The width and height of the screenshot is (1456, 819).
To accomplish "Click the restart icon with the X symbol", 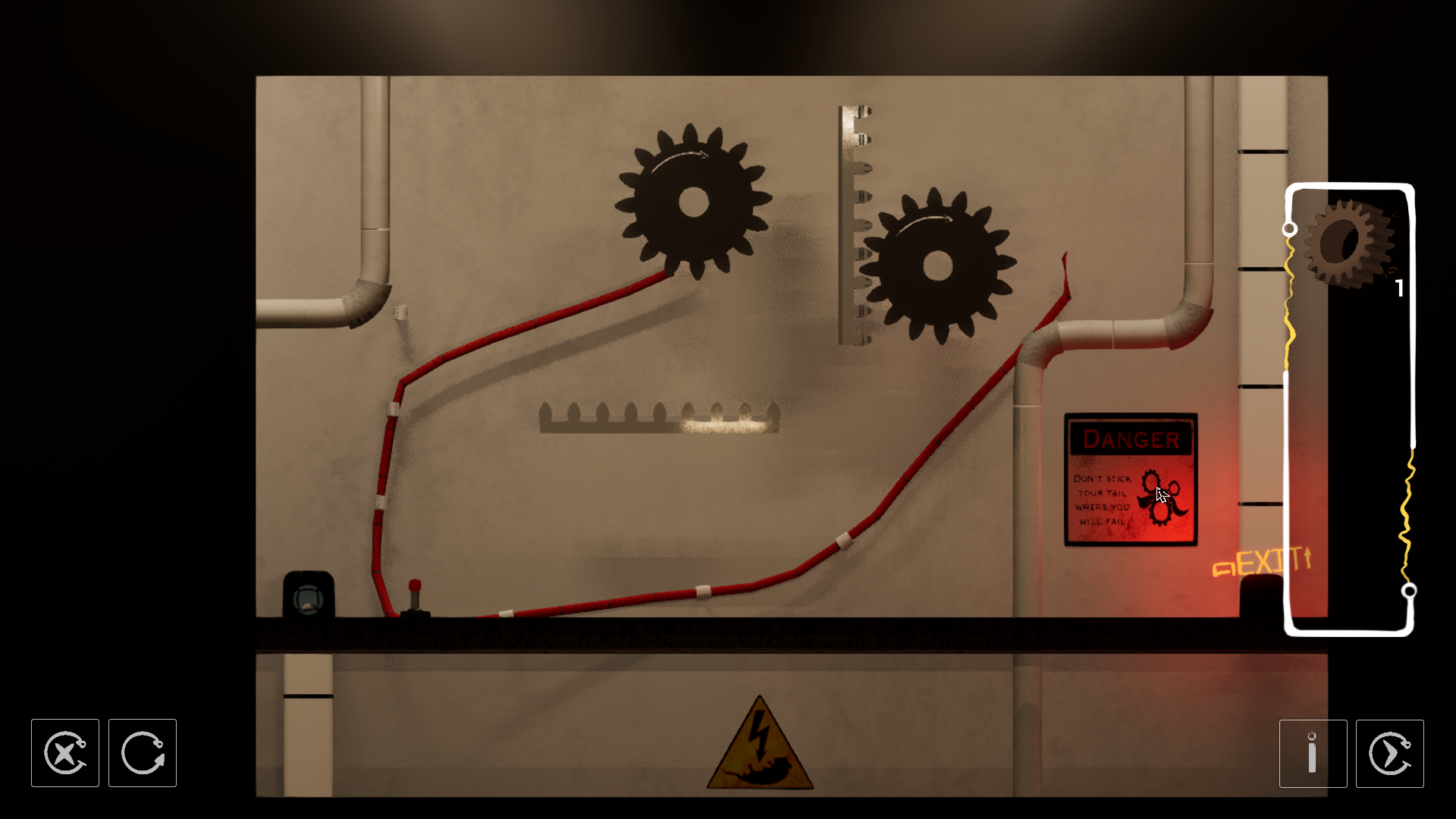I will (x=64, y=753).
